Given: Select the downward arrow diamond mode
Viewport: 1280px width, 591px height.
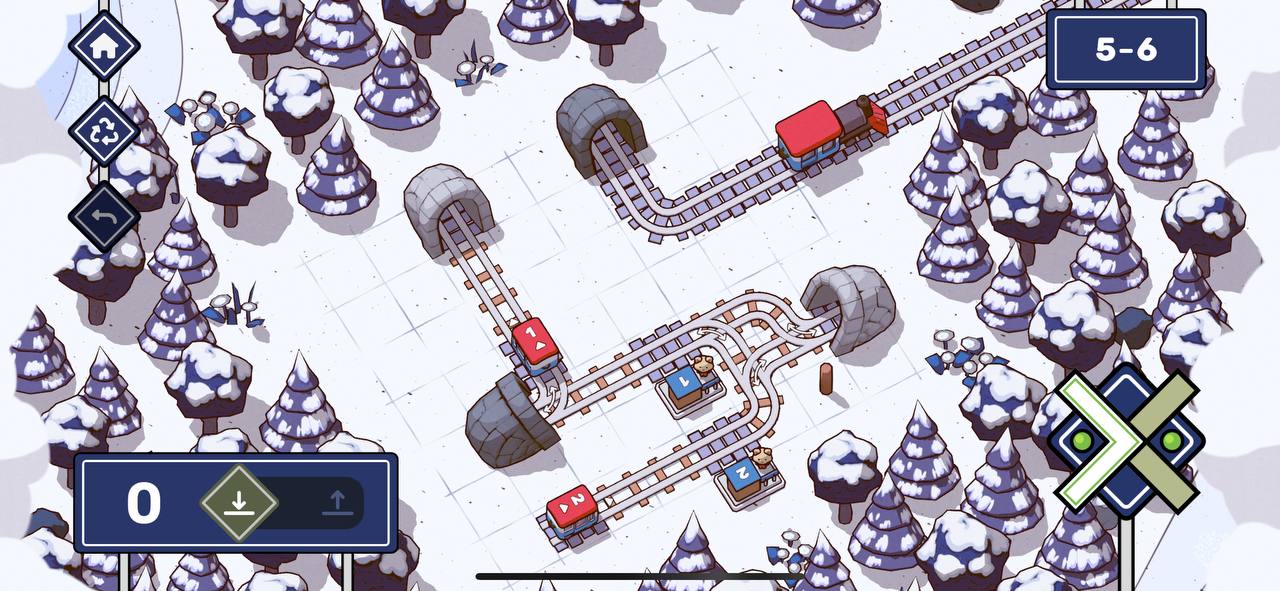Looking at the screenshot, I should pos(238,502).
